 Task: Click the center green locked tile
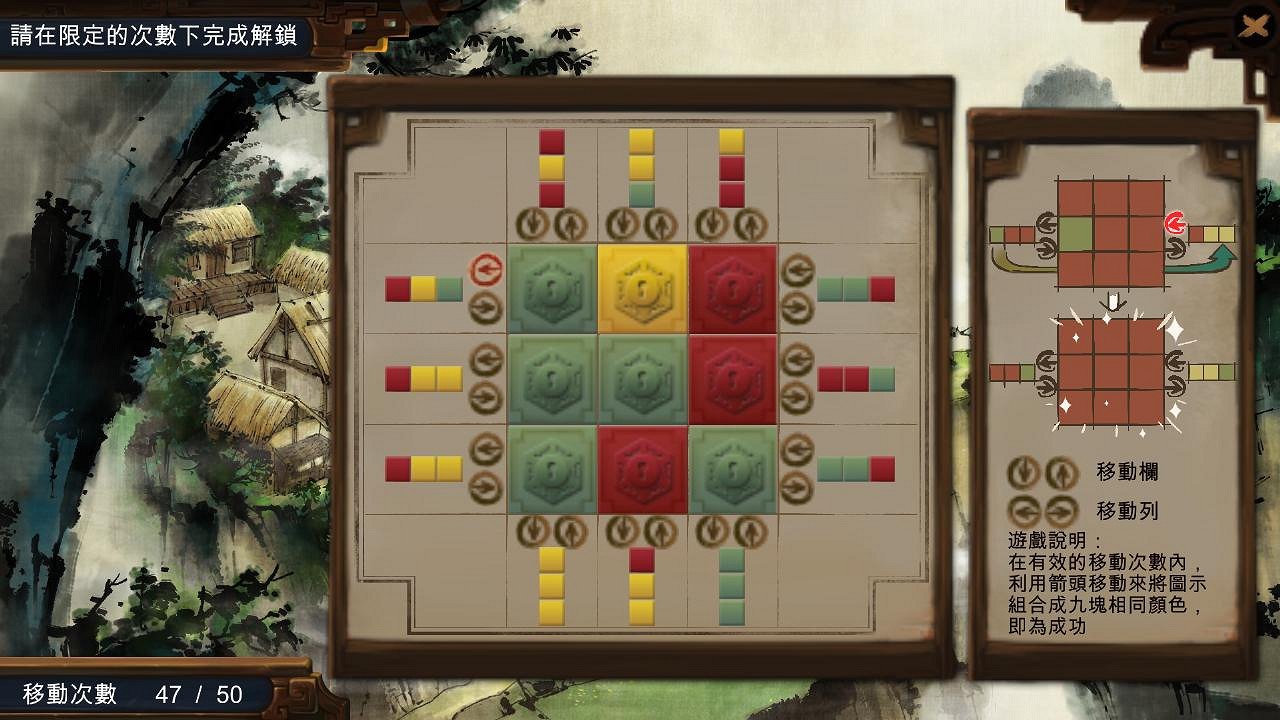click(x=640, y=380)
